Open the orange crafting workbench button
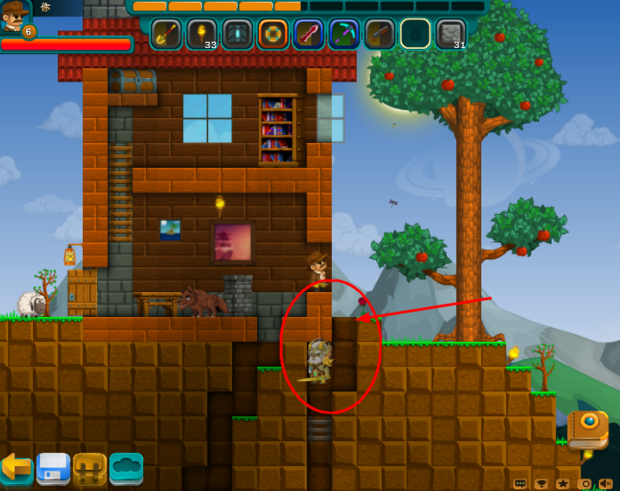 click(90, 468)
